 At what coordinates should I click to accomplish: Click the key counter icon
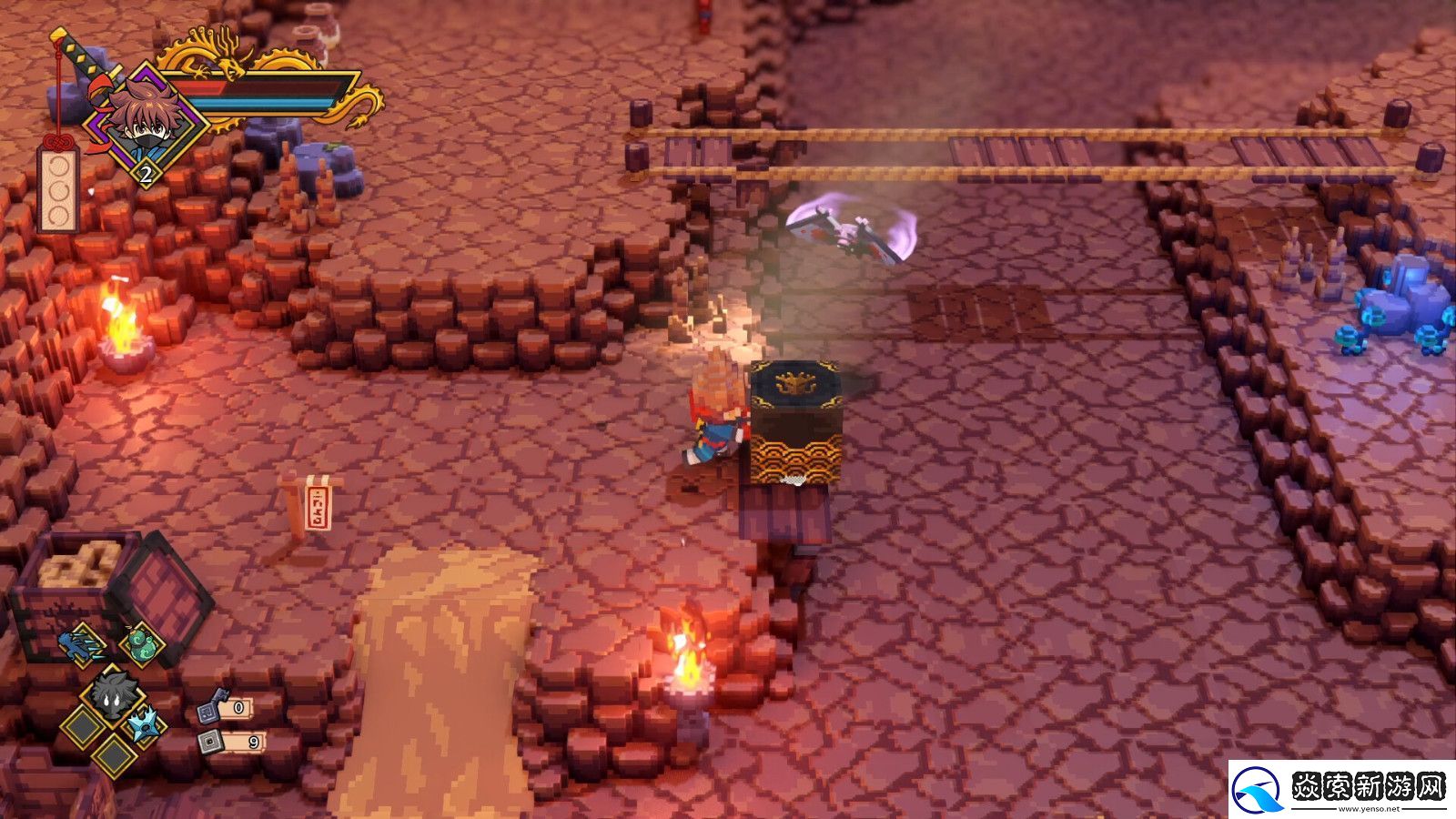[212, 707]
